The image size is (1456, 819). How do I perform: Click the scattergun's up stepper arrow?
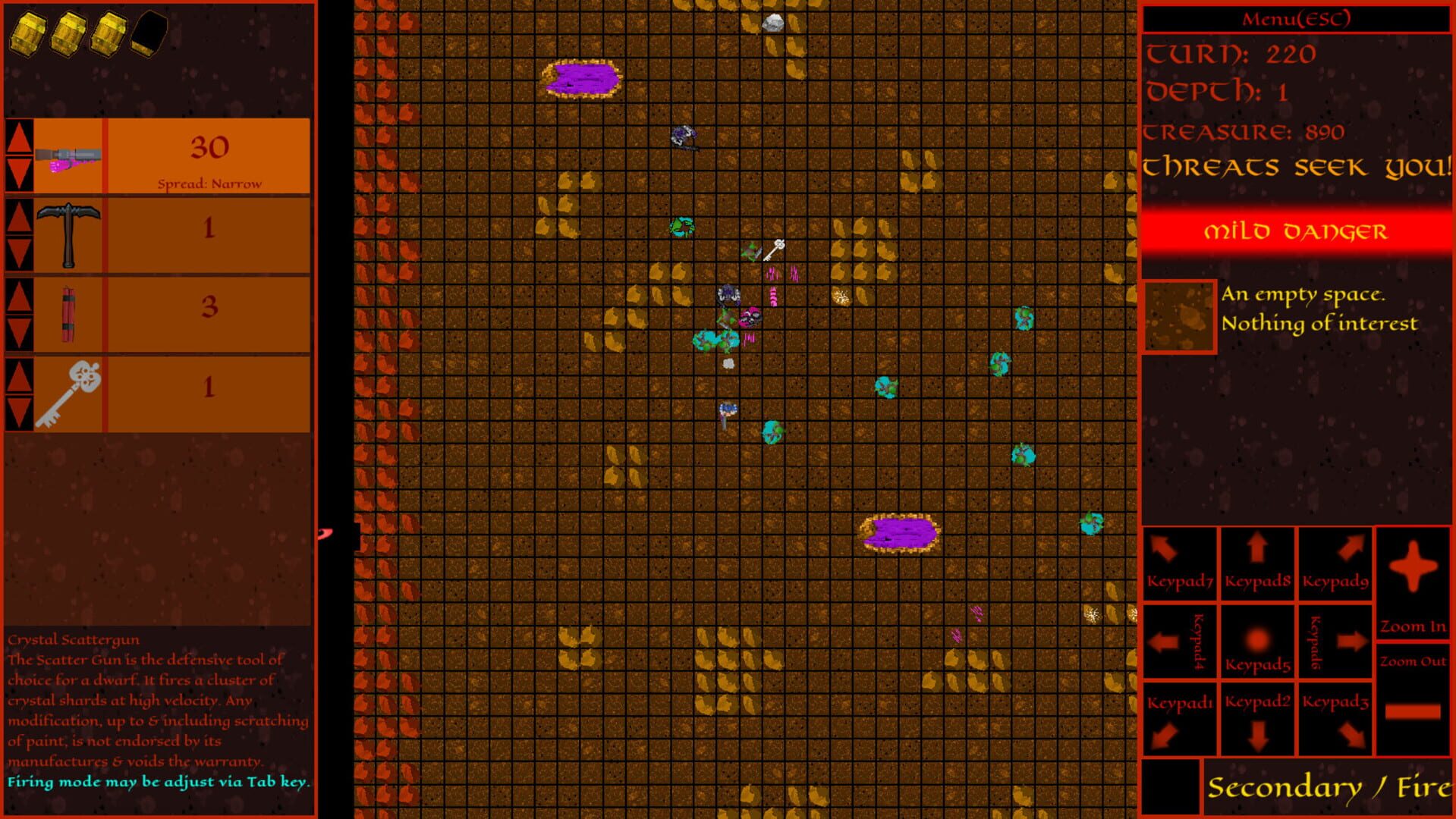(x=19, y=136)
